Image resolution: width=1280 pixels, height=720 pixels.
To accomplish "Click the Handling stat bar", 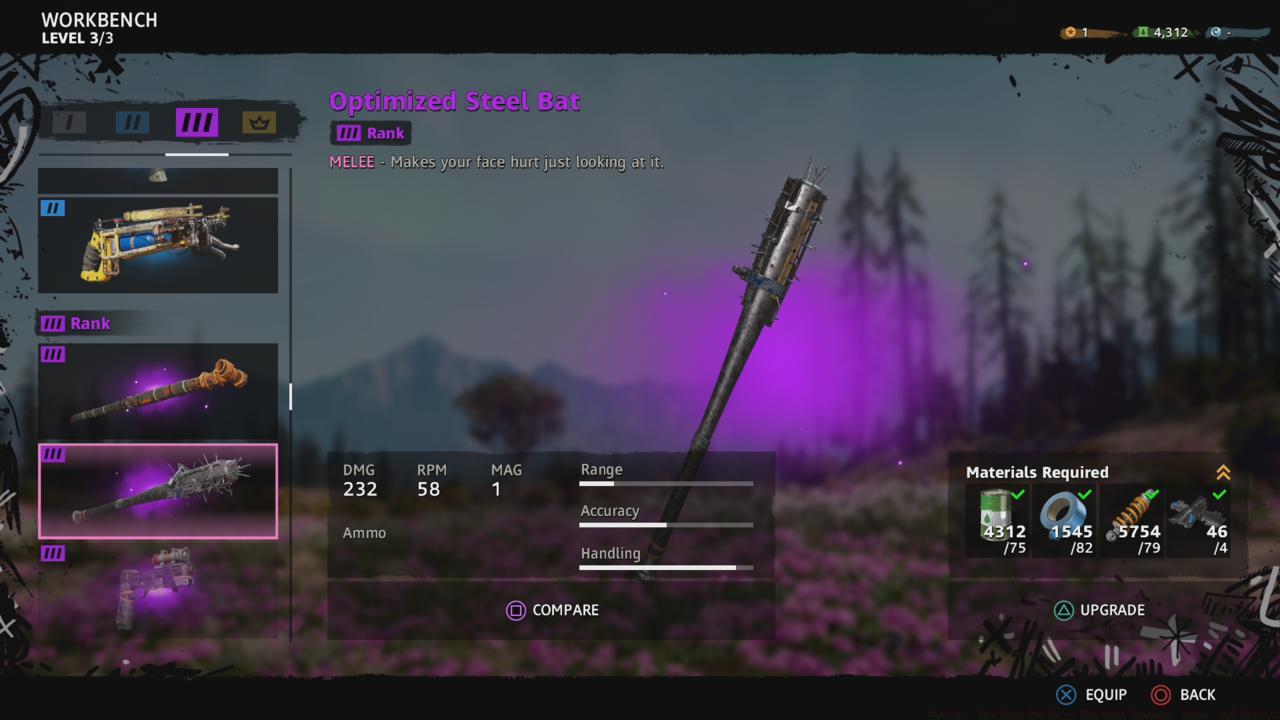I will coord(667,566).
